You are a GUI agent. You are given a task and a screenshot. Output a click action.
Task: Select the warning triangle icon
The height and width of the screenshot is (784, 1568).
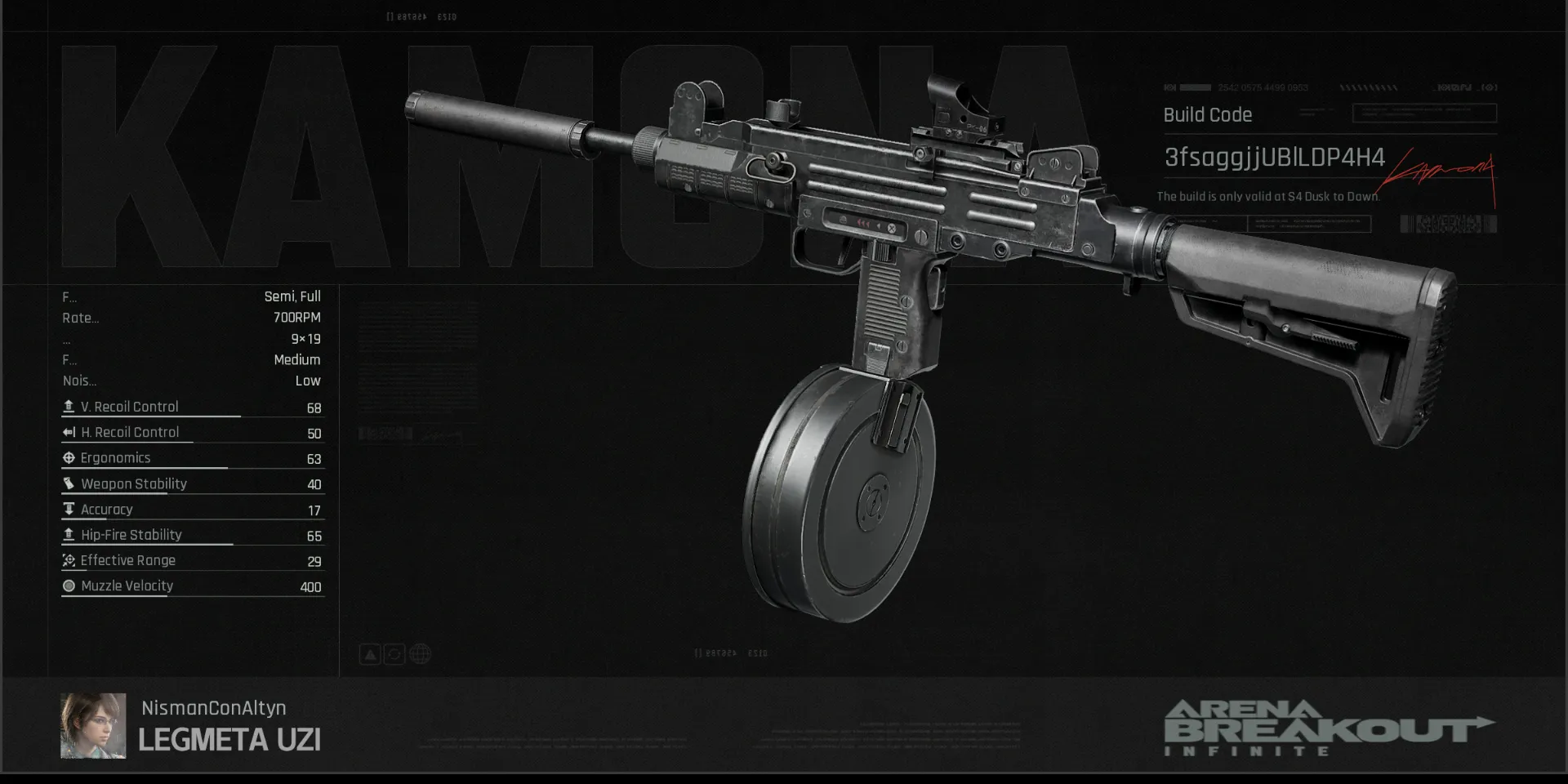(x=370, y=654)
